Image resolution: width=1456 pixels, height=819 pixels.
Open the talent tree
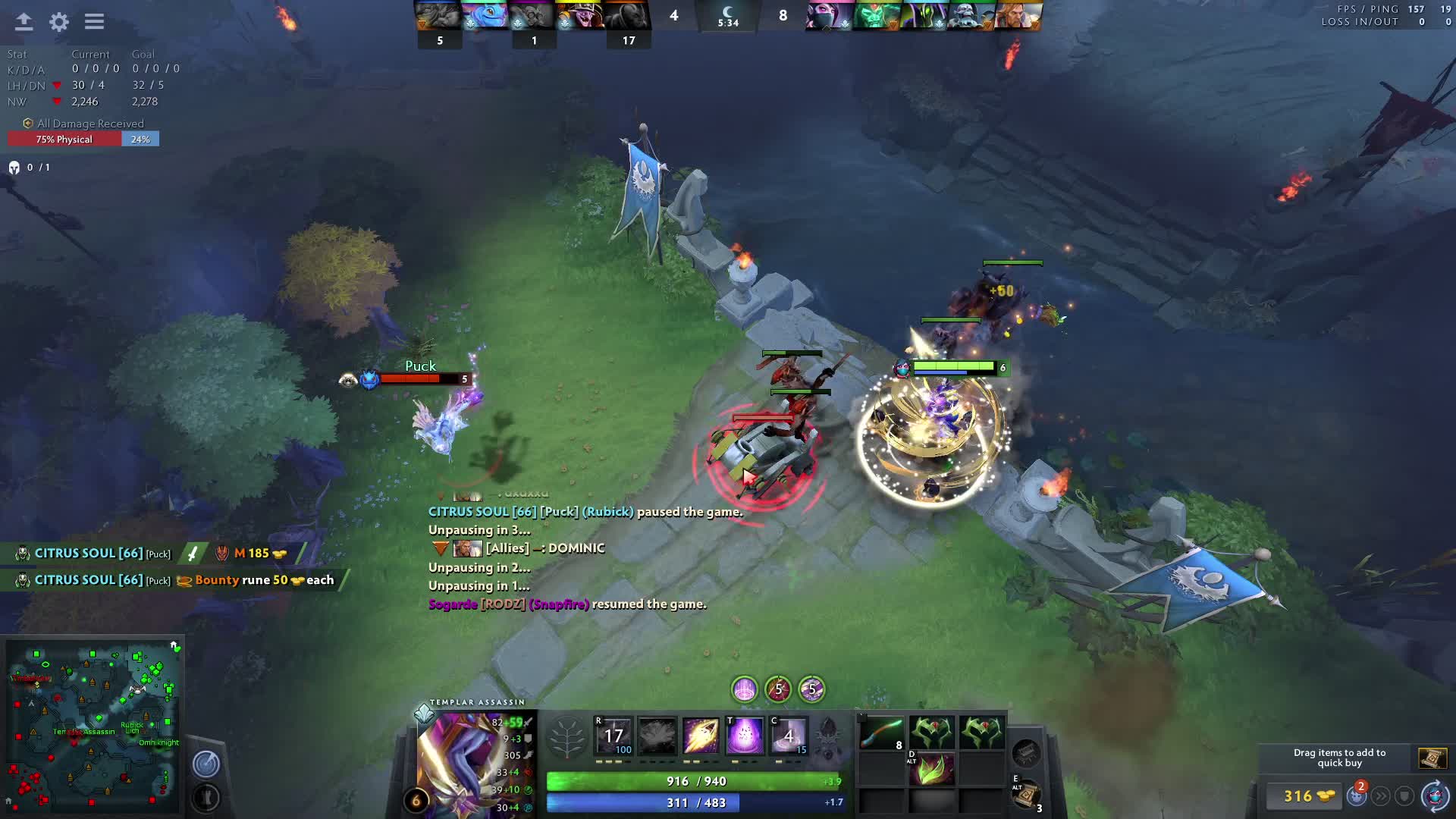[x=566, y=737]
